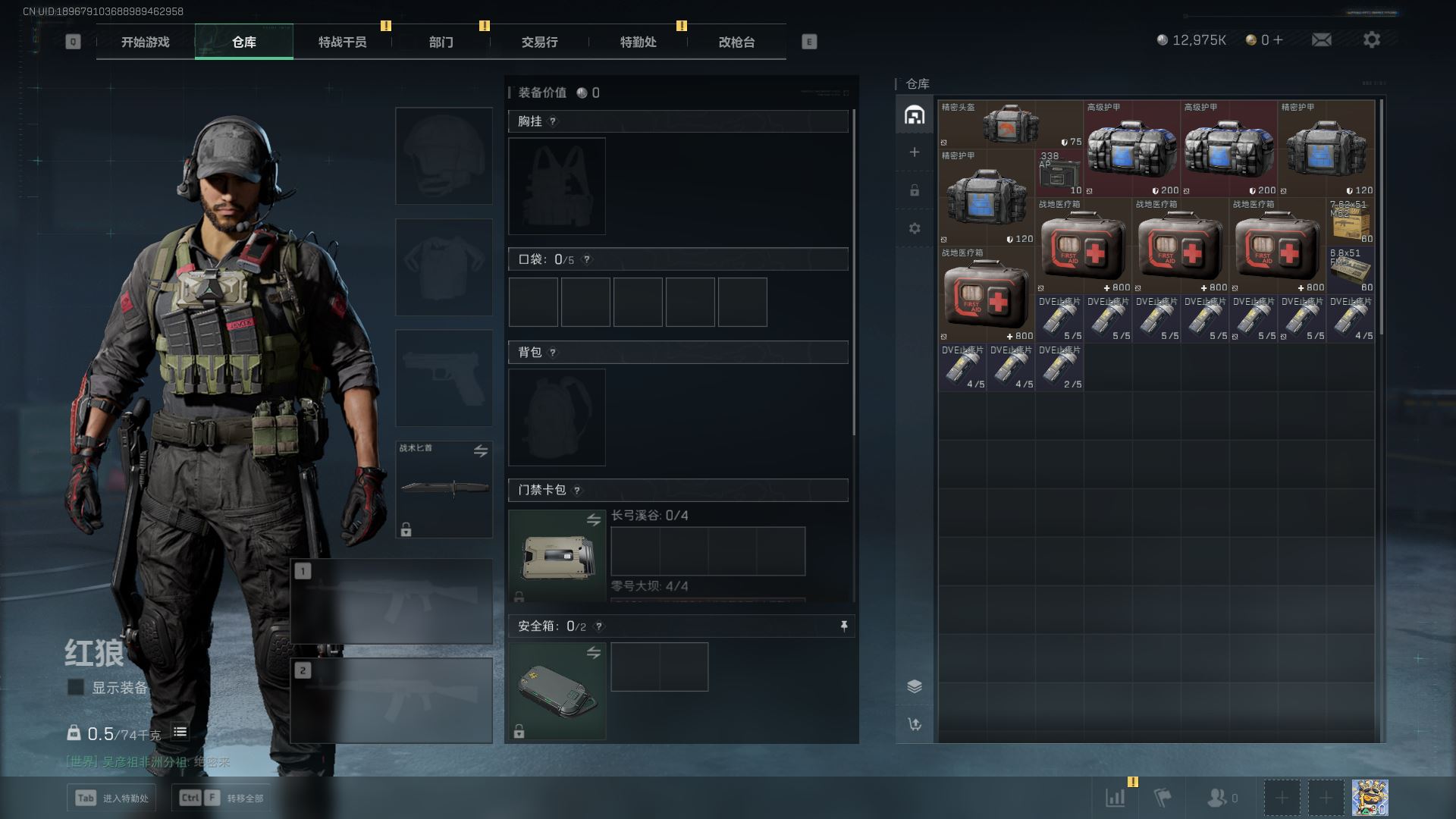Pick the 7.62x51 ammo crate
Screen dimensions: 1456x819
pyautogui.click(x=1351, y=221)
